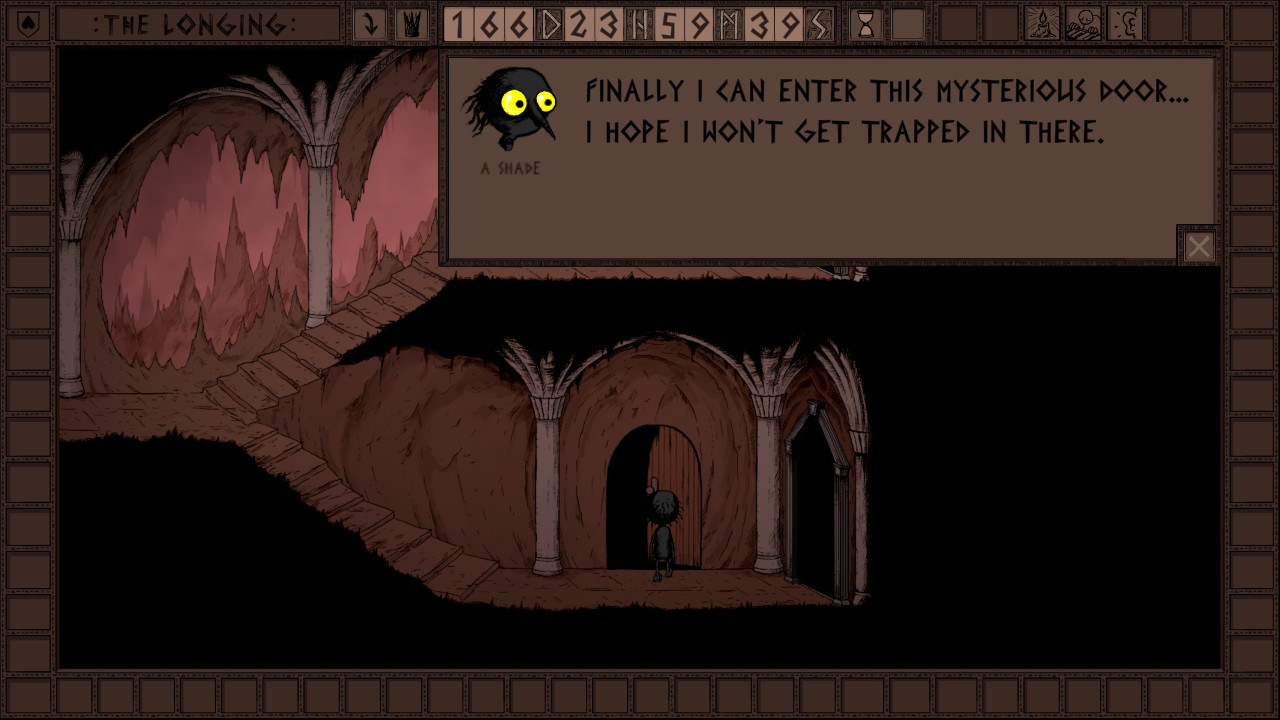The image size is (1280, 720).
Task: Activate the candle icon
Action: click(x=1043, y=24)
